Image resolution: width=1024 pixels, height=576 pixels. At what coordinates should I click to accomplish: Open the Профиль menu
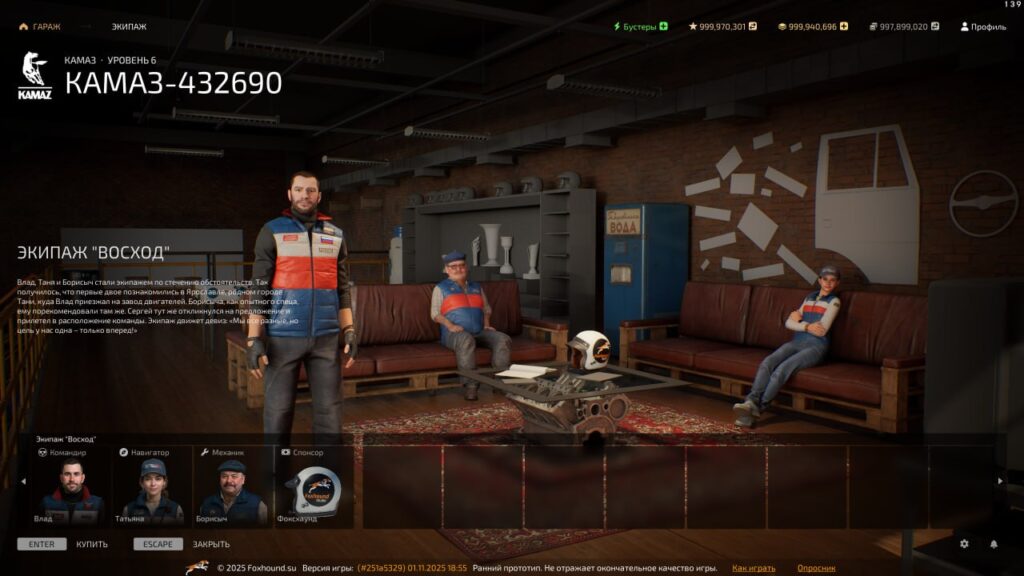tap(983, 27)
